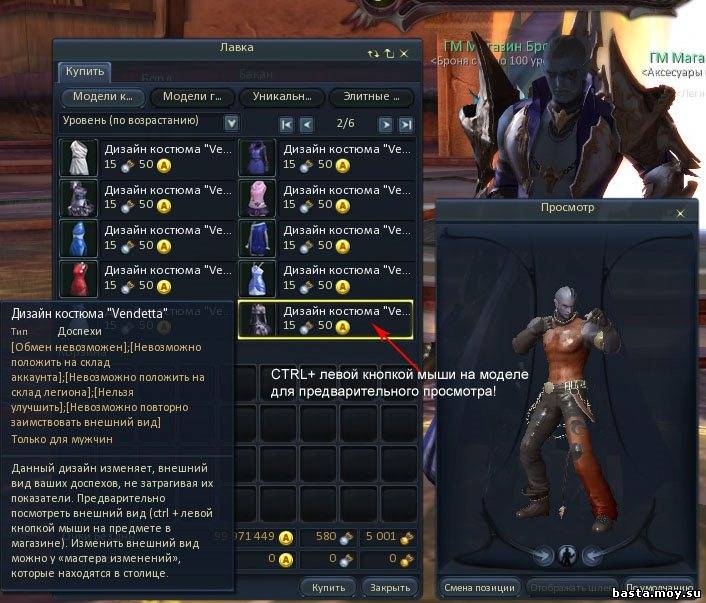Viewport: 706px width, 603px height.
Task: Jump to the last shop page
Action: pos(405,124)
